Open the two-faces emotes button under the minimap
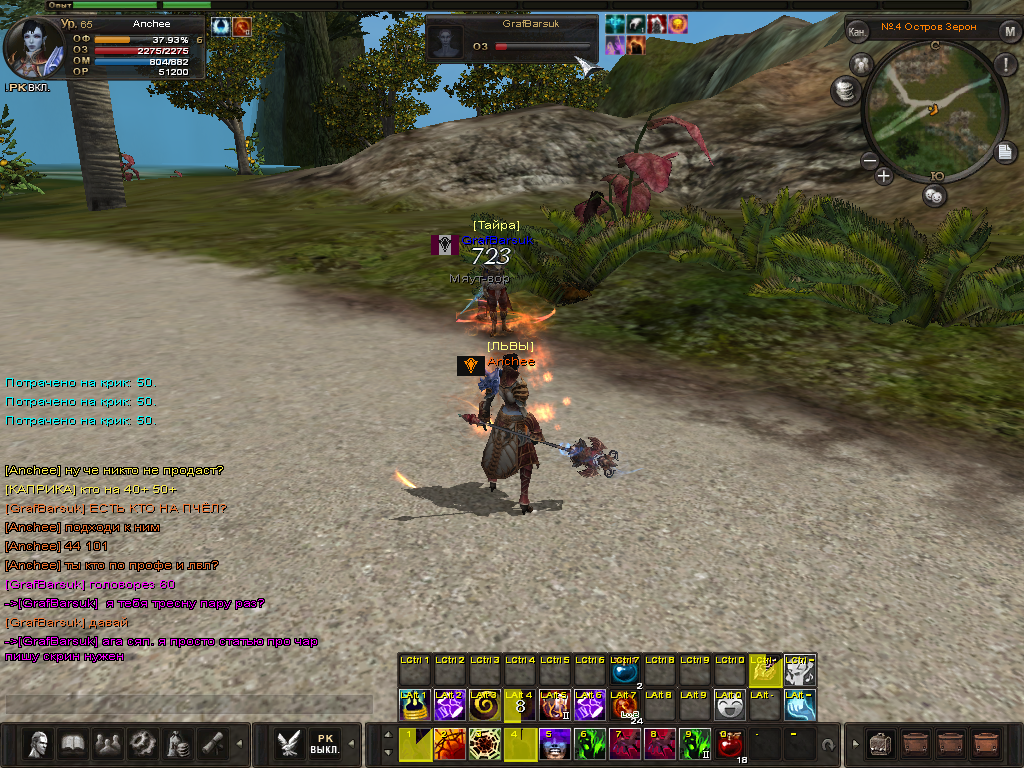The width and height of the screenshot is (1024, 768). pos(934,196)
